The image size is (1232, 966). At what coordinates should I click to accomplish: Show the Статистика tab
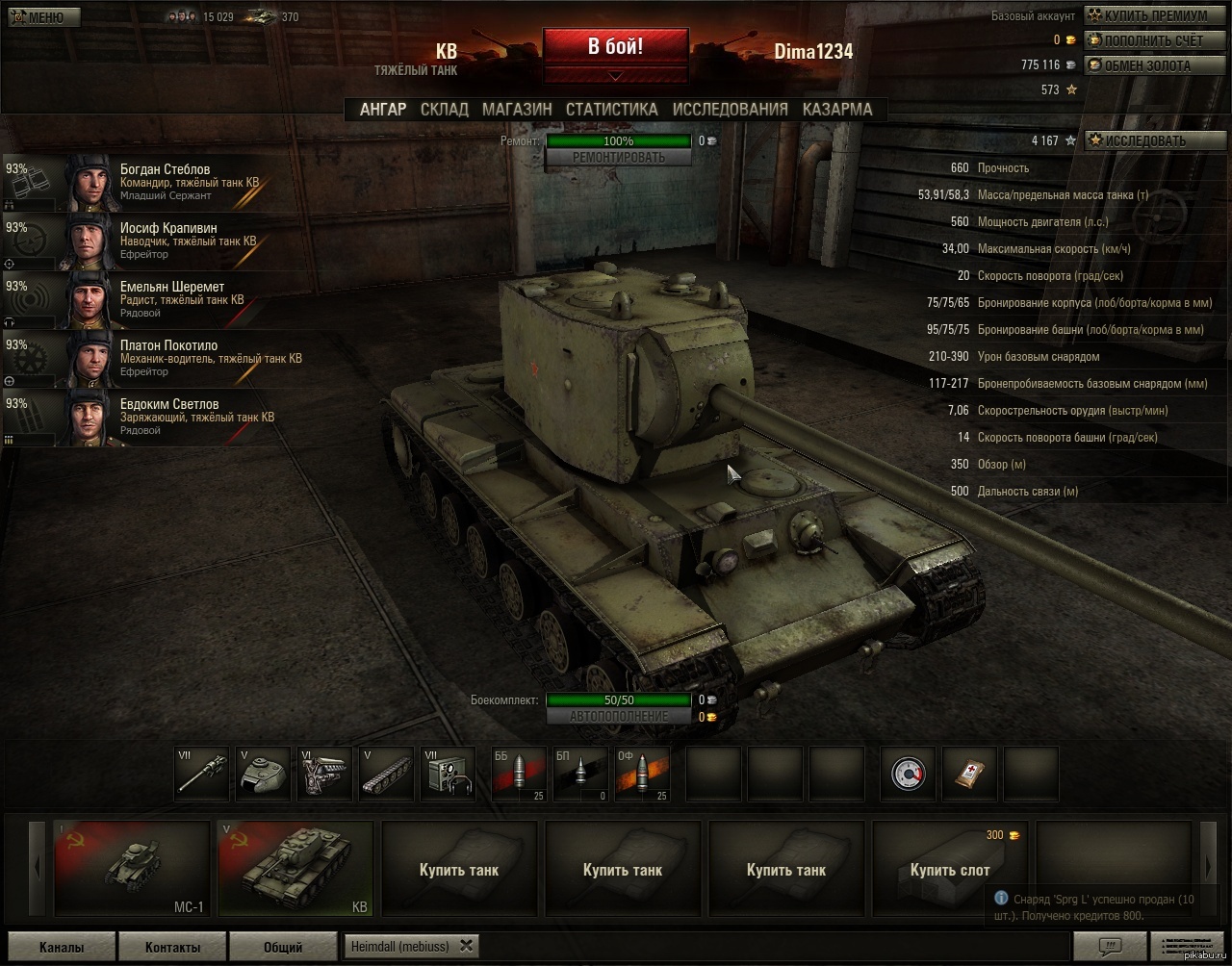[x=611, y=110]
